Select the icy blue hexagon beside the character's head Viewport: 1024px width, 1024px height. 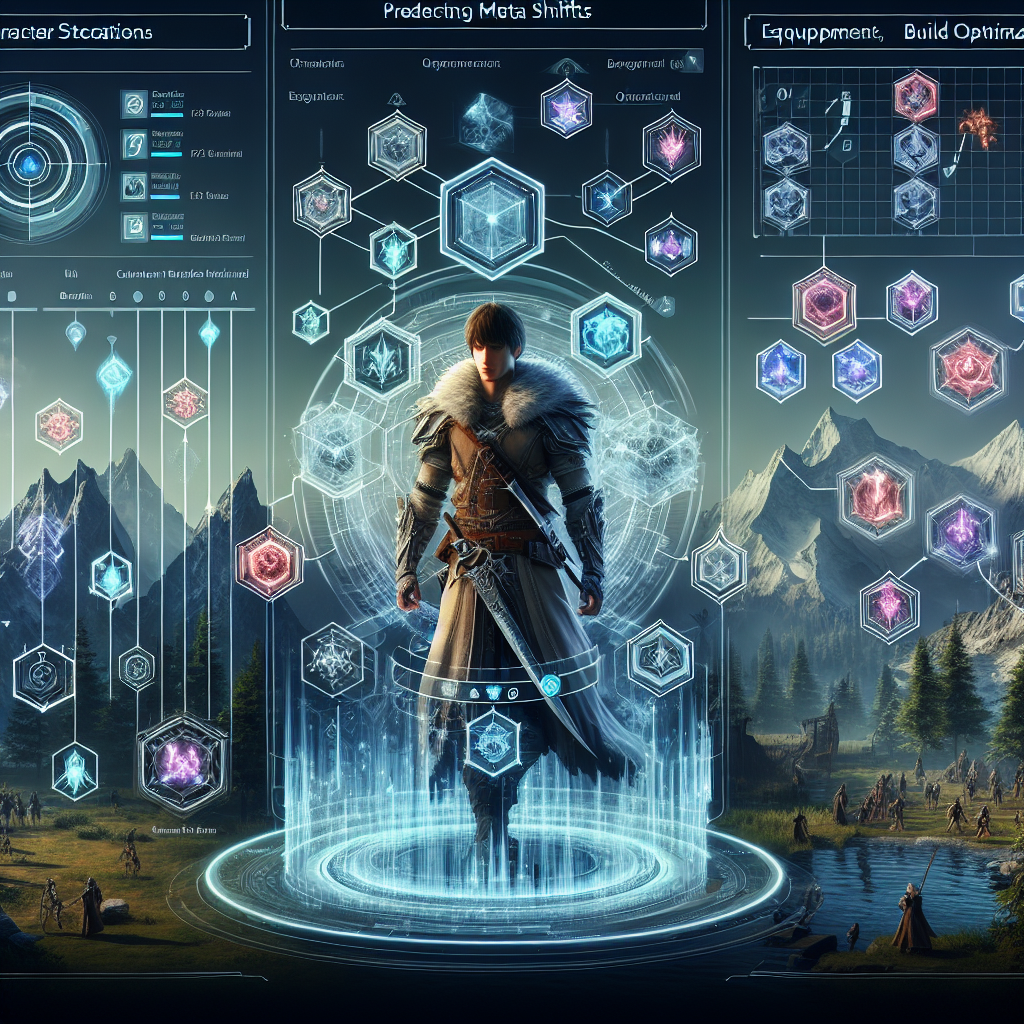(603, 328)
